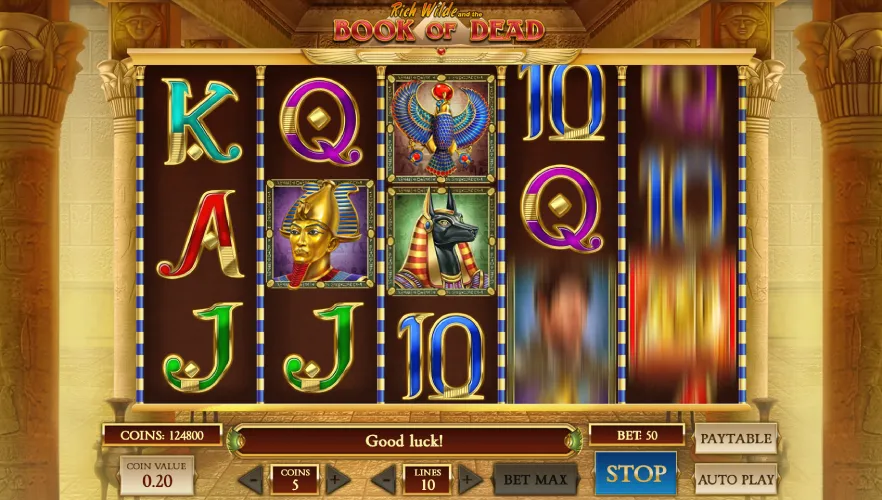This screenshot has width=882, height=500.
Task: Select Bet Max
Action: click(x=536, y=479)
